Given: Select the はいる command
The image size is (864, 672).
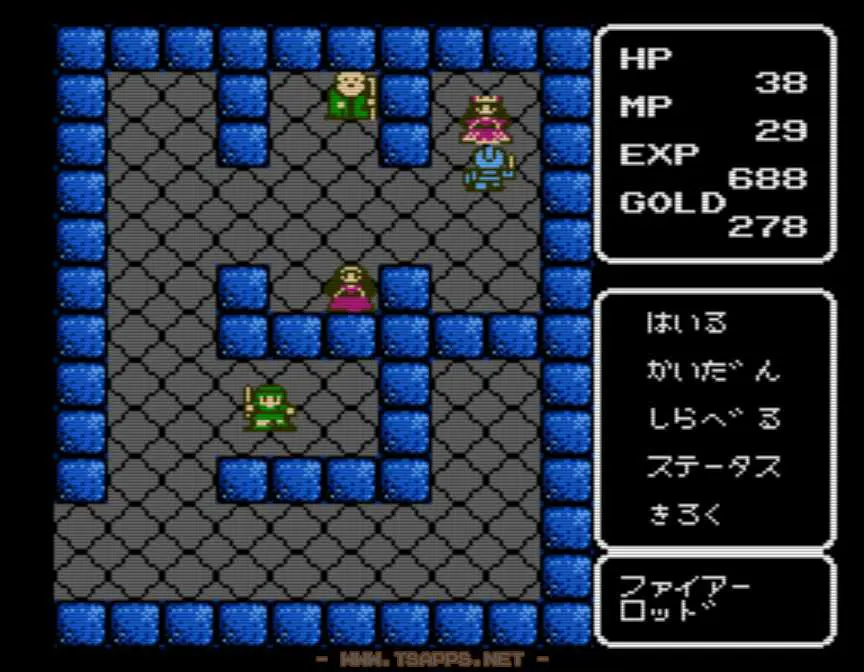Looking at the screenshot, I should tap(688, 323).
